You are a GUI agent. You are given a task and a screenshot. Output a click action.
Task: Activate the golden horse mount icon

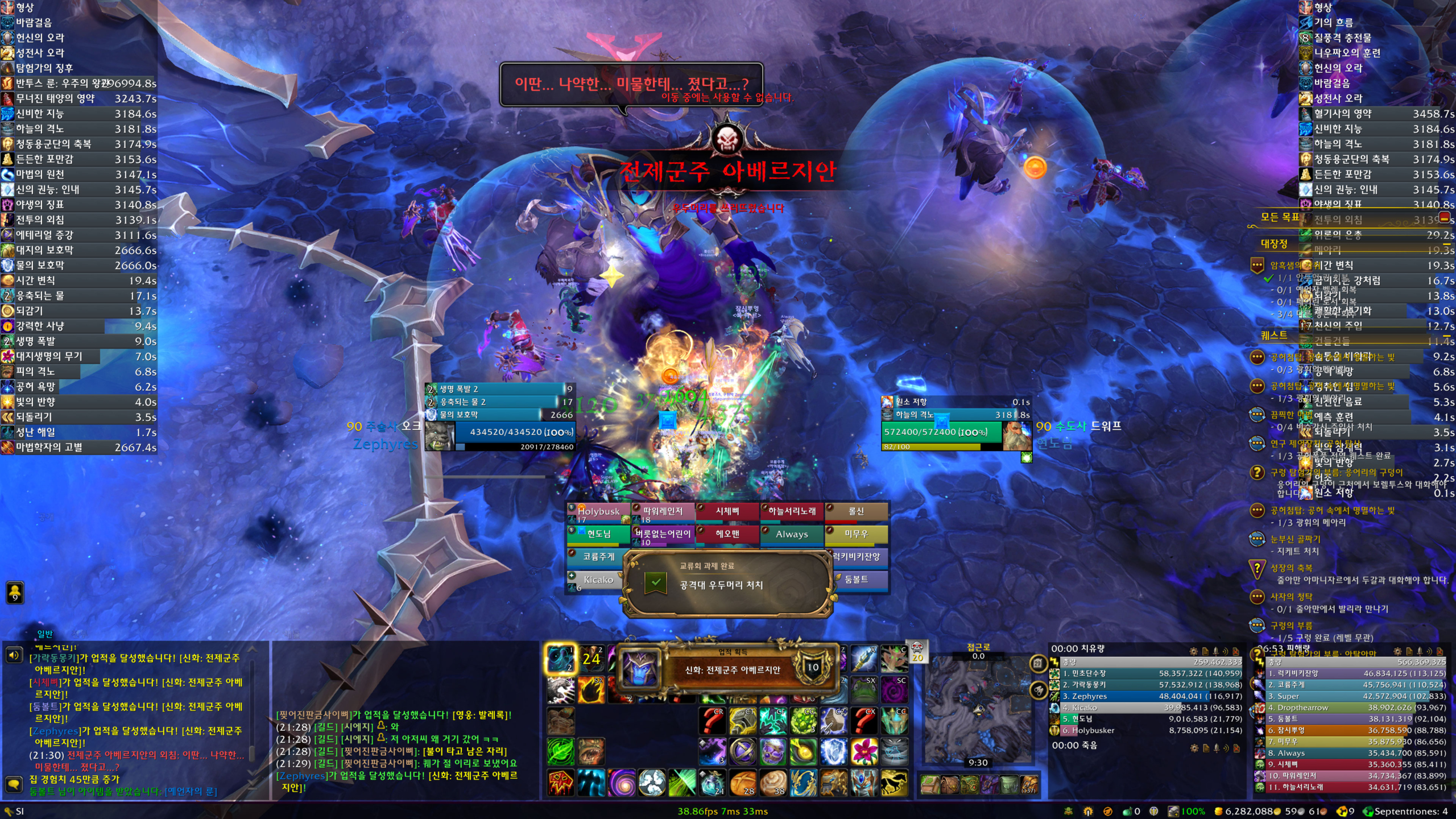[x=894, y=783]
